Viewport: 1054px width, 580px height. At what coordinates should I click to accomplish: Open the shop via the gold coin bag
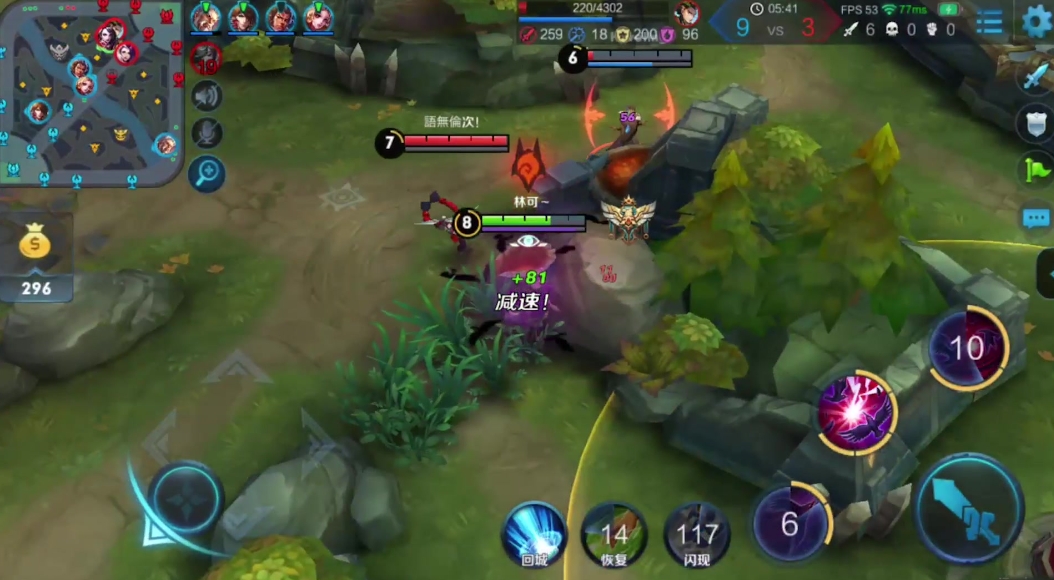click(36, 245)
